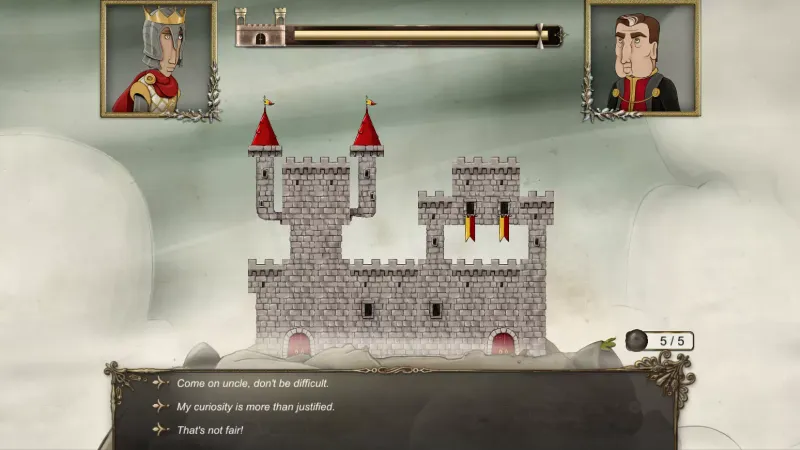The image size is (800, 450).
Task: Select "My curiosity is more than justified."
Action: pyautogui.click(x=255, y=406)
